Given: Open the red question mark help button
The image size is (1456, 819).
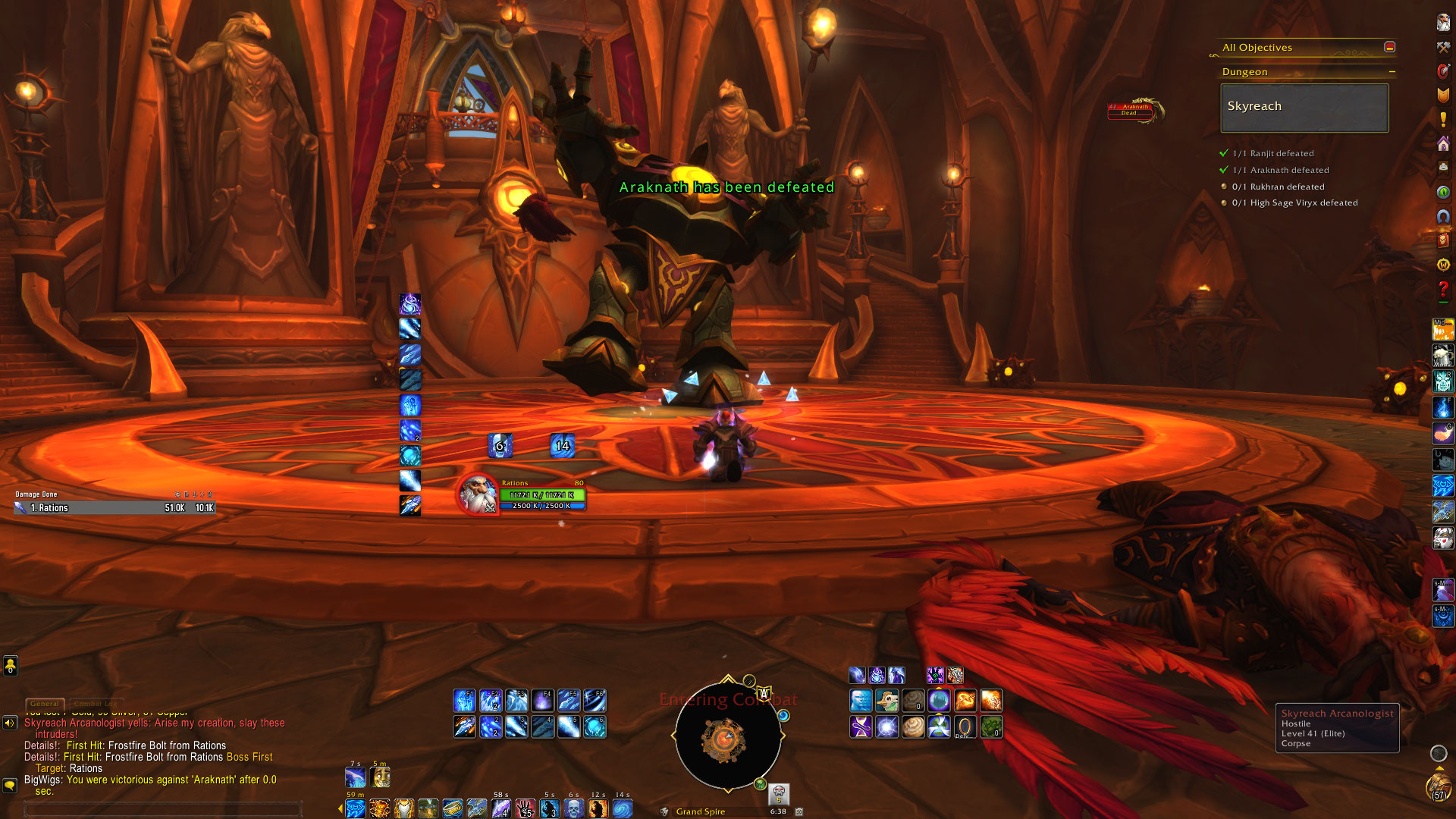Looking at the screenshot, I should pyautogui.click(x=1443, y=290).
